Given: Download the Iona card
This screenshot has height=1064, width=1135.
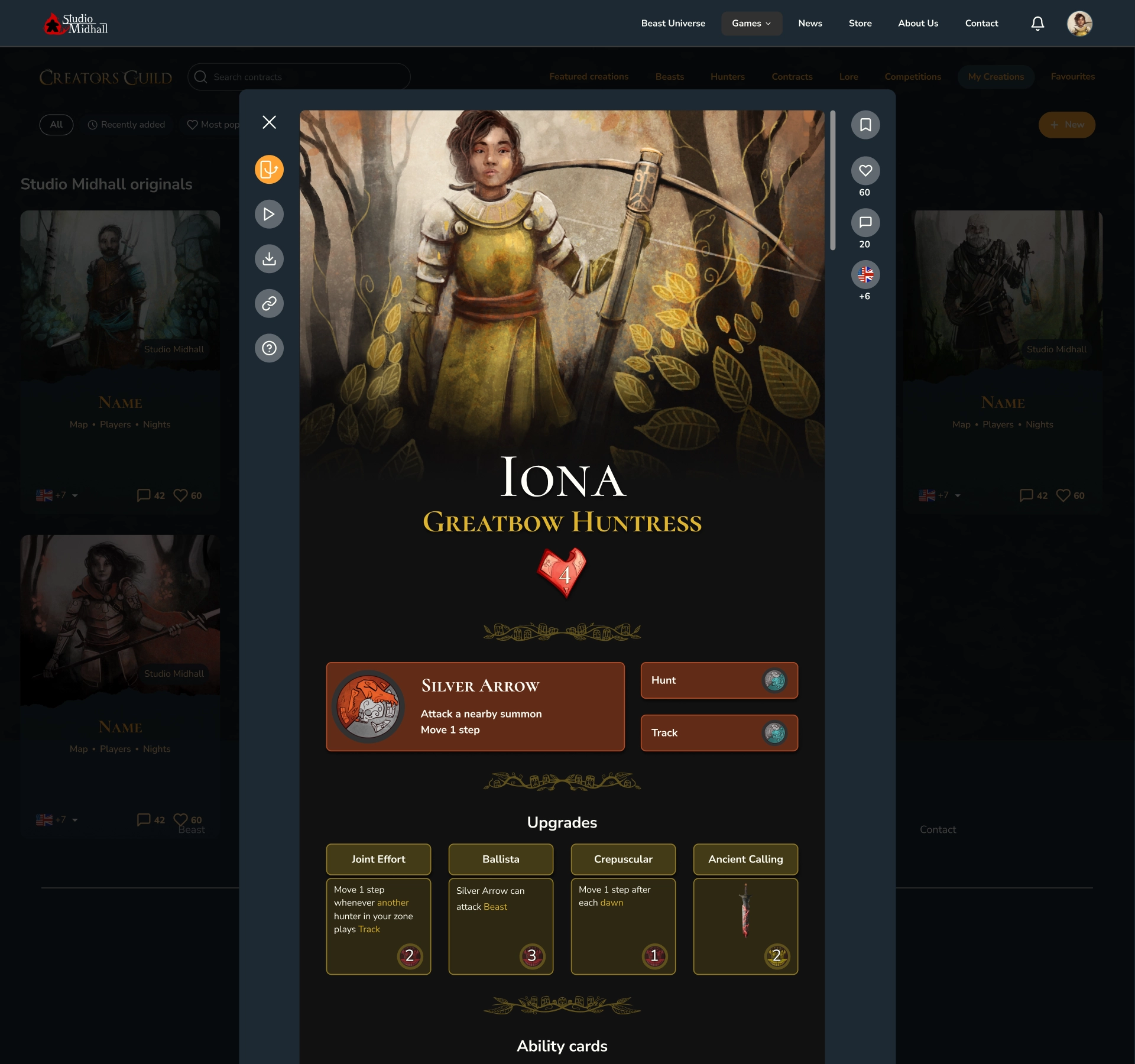Looking at the screenshot, I should click(x=269, y=258).
